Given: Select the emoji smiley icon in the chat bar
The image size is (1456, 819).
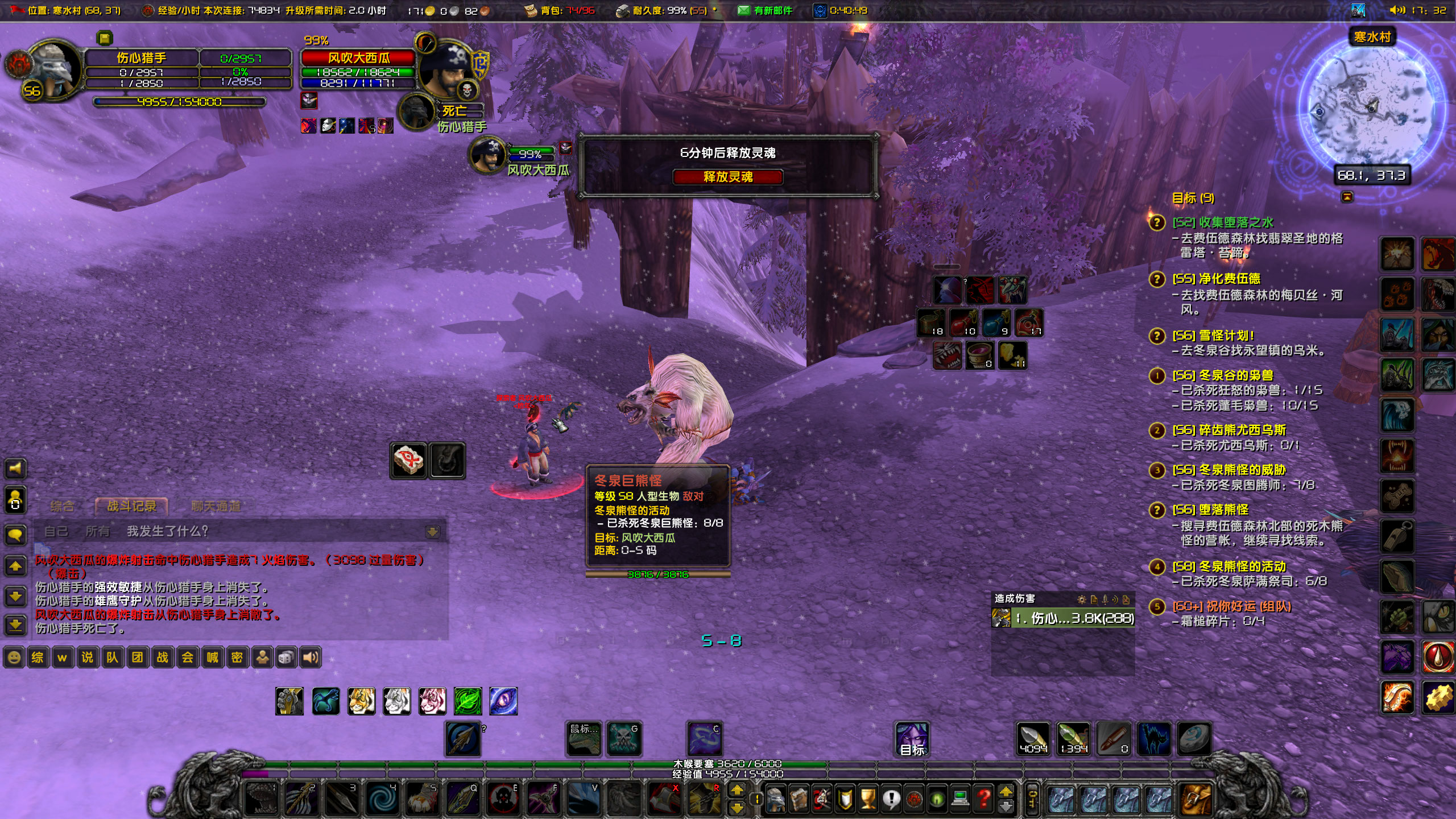Looking at the screenshot, I should [14, 657].
